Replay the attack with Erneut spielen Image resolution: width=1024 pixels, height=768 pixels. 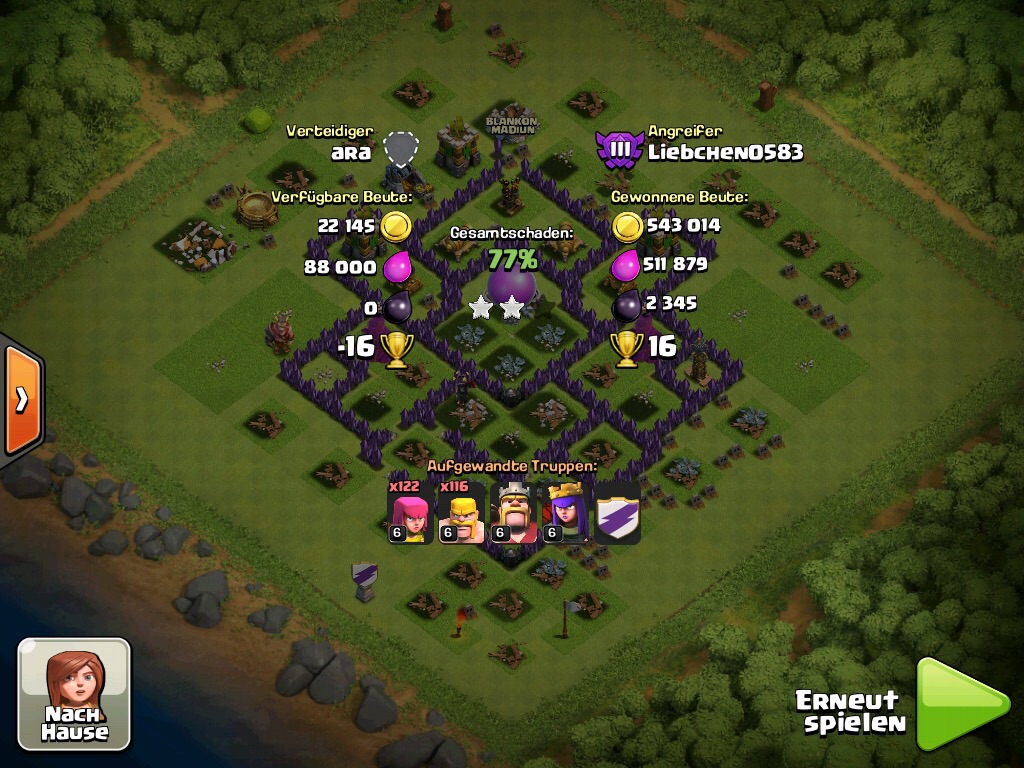pyautogui.click(x=960, y=703)
